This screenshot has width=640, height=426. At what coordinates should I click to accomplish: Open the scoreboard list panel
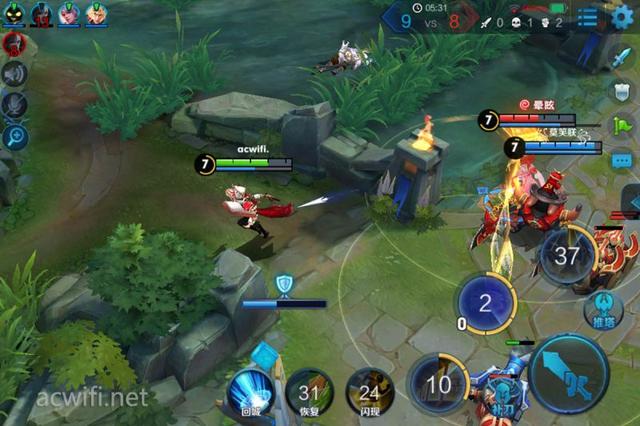coord(588,17)
